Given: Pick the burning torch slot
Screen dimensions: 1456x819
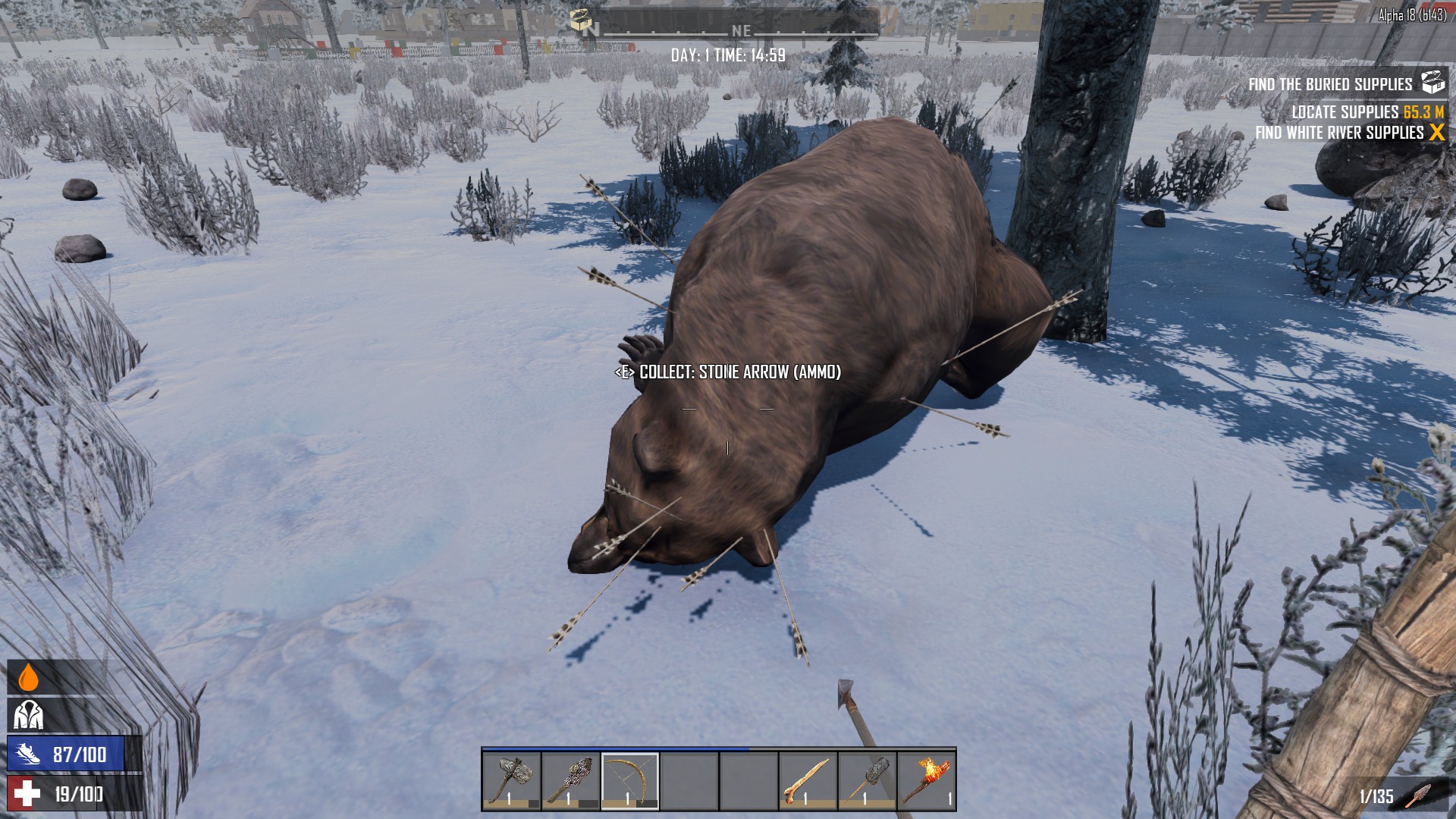Looking at the screenshot, I should click(x=926, y=780).
